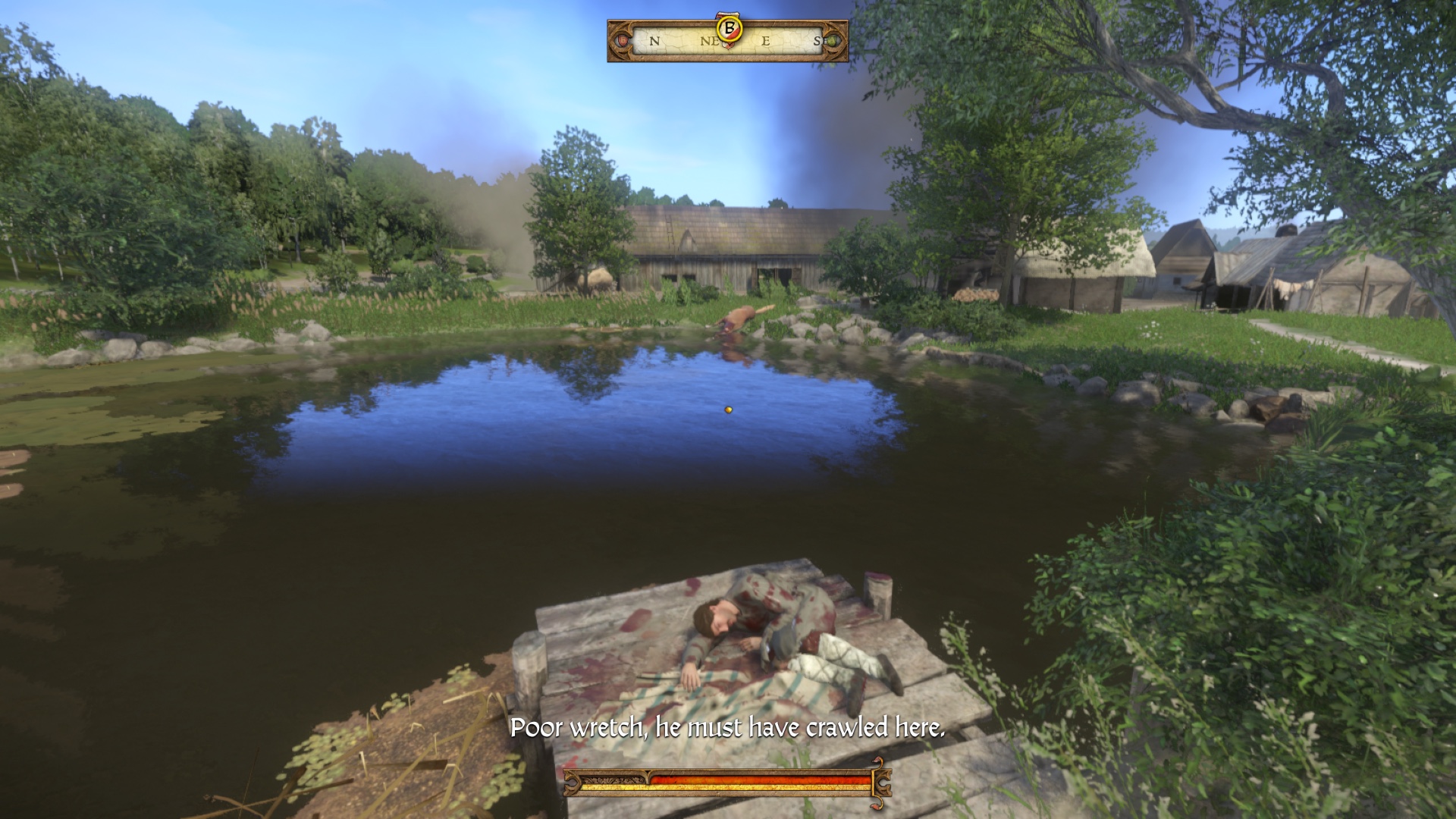
Task: Click the NE direction on the compass
Action: (x=710, y=39)
